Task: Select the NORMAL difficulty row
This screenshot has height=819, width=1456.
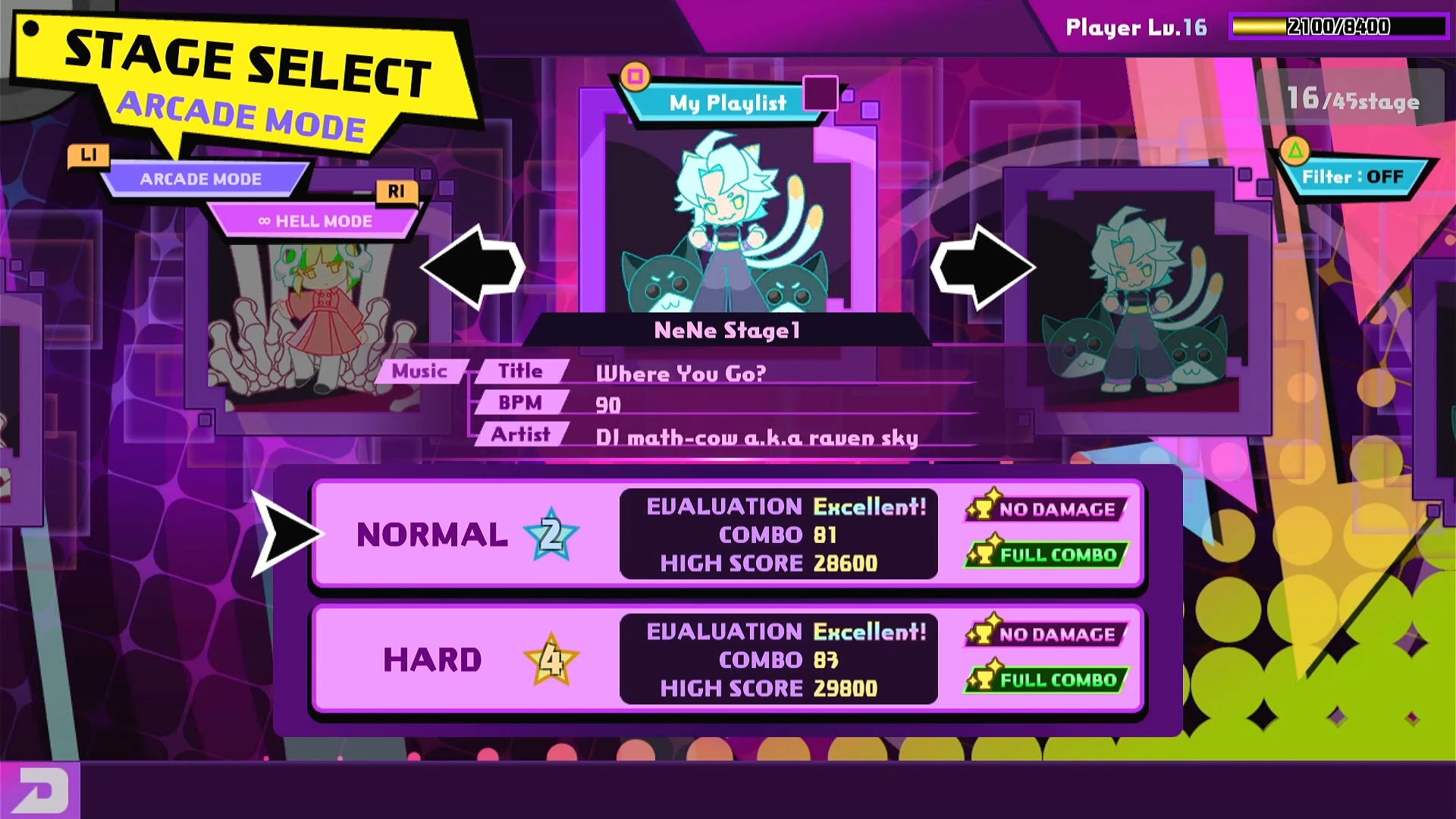Action: 726,534
